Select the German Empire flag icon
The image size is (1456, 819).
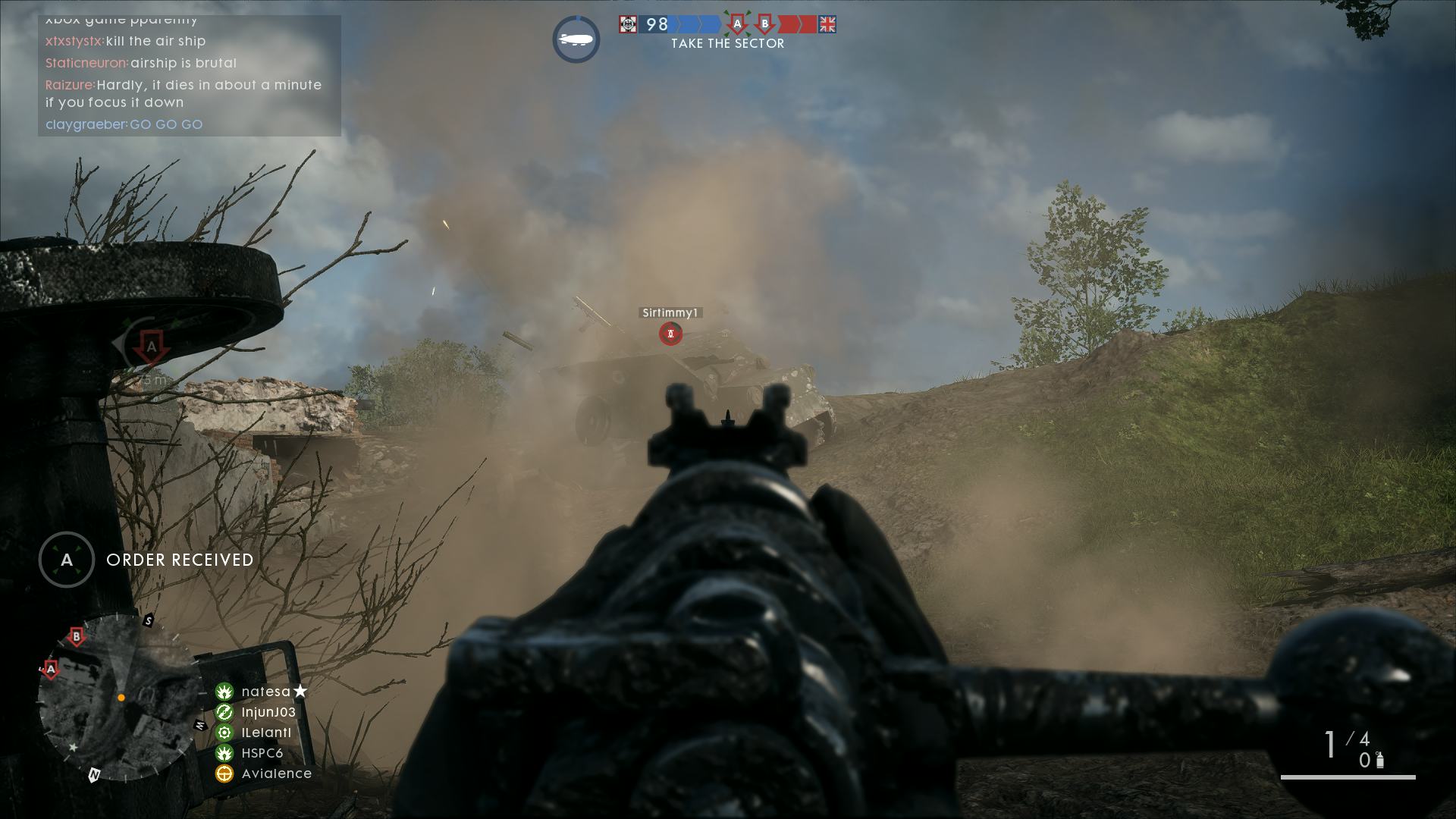[x=627, y=24]
